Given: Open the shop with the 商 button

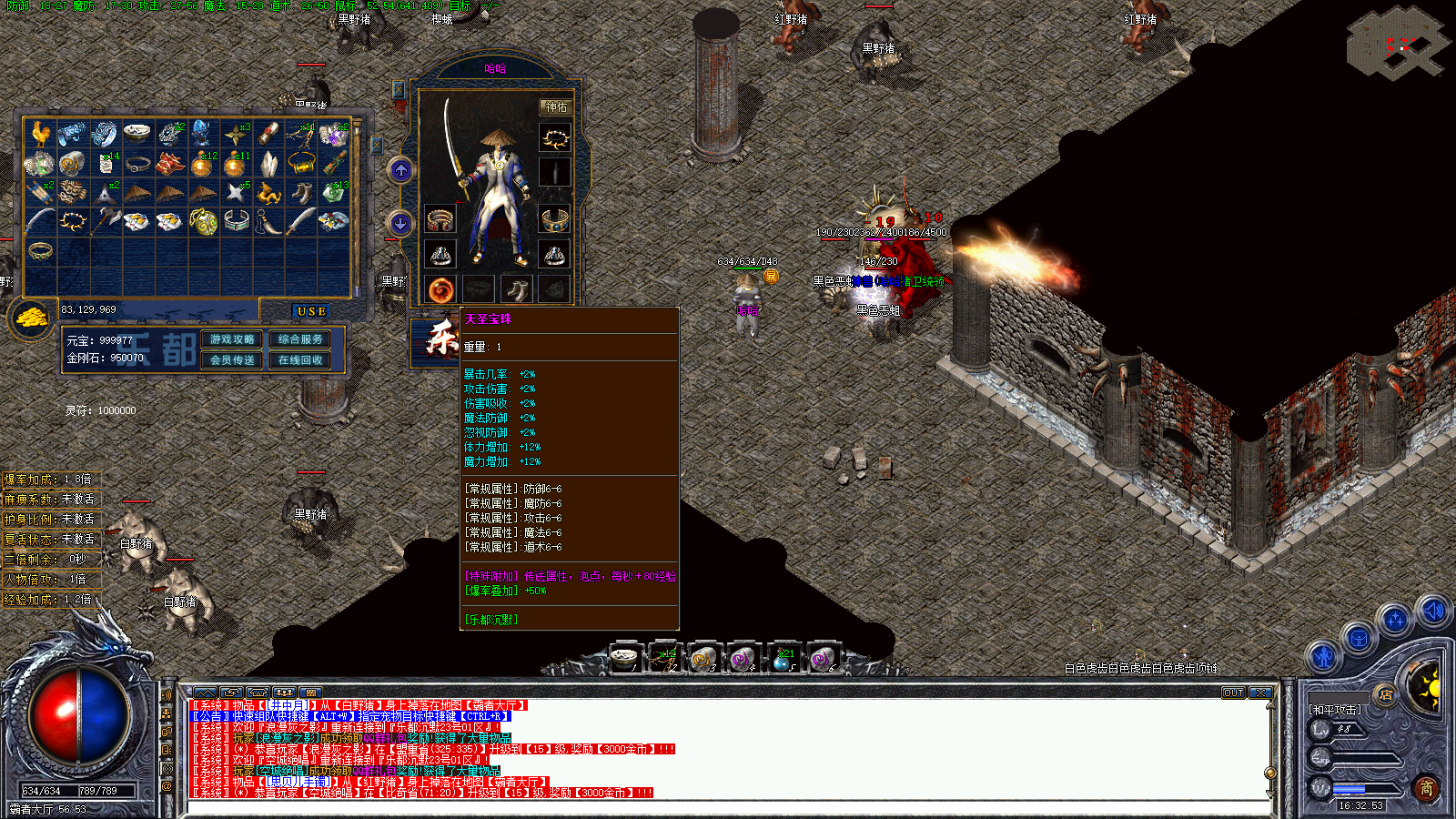Looking at the screenshot, I should coord(1426,788).
